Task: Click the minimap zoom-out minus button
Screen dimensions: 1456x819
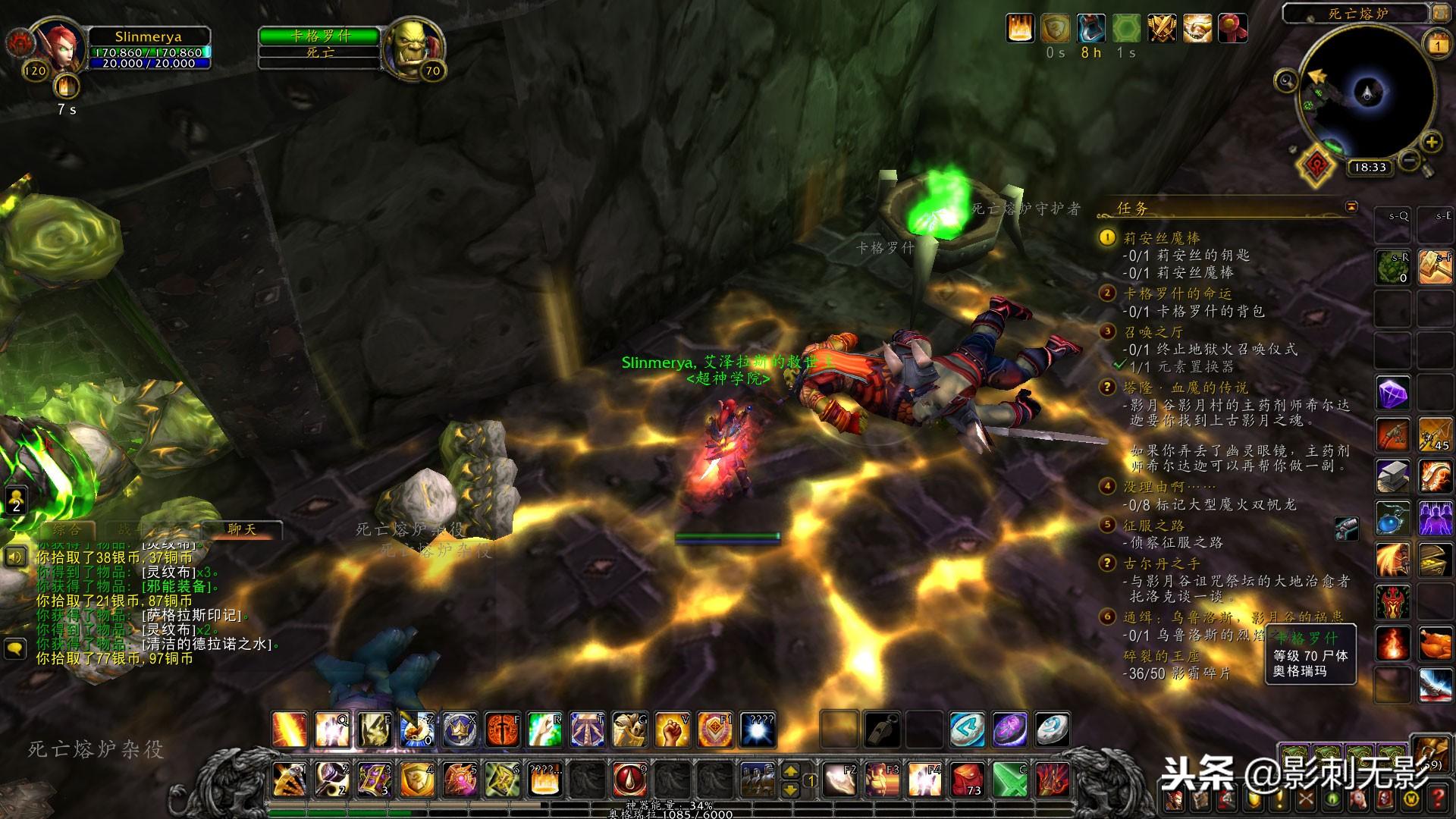Action: (x=1409, y=161)
